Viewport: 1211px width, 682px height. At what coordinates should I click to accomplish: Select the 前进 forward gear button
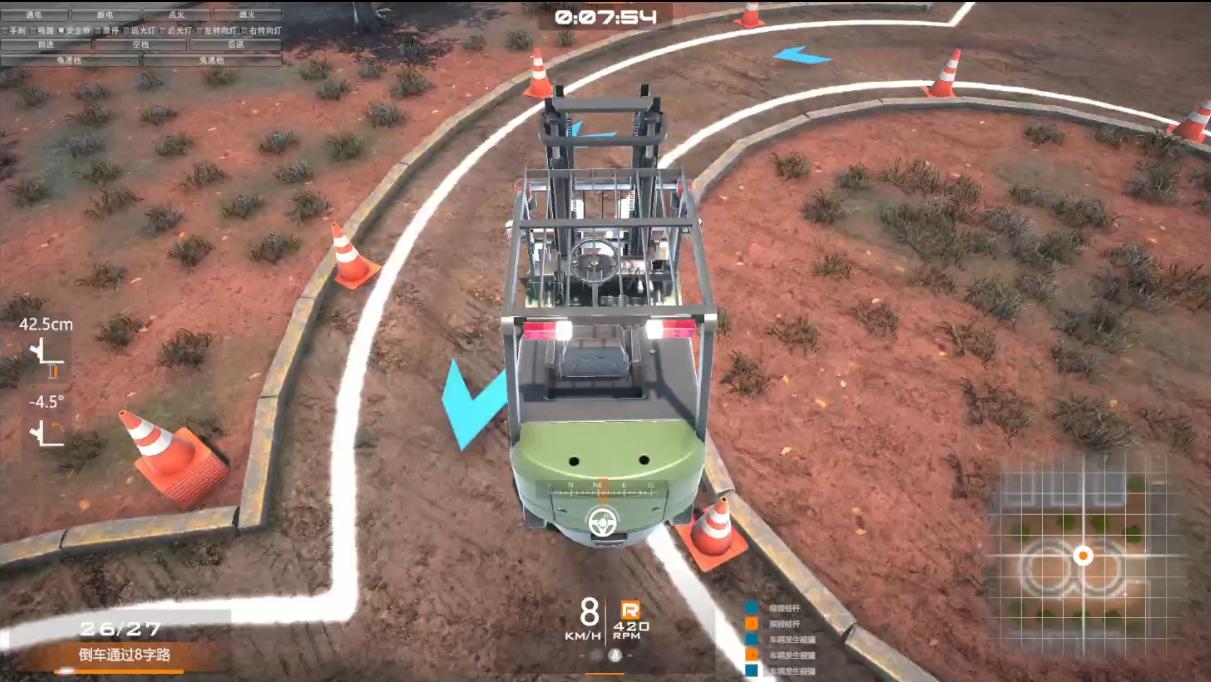click(x=46, y=45)
